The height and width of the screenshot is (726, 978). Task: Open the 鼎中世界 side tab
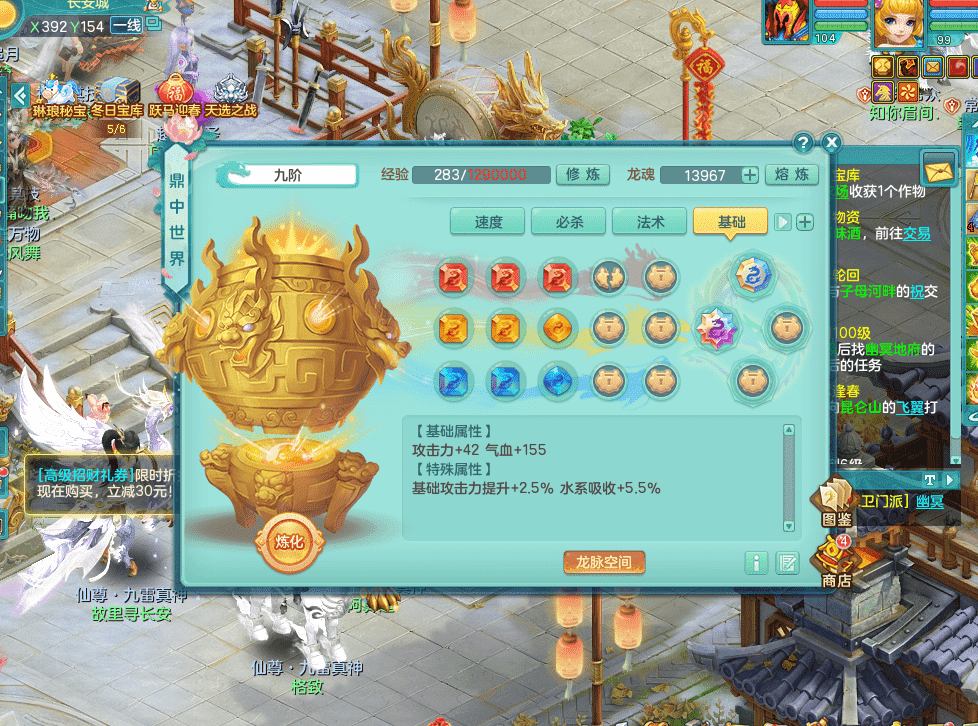point(176,220)
